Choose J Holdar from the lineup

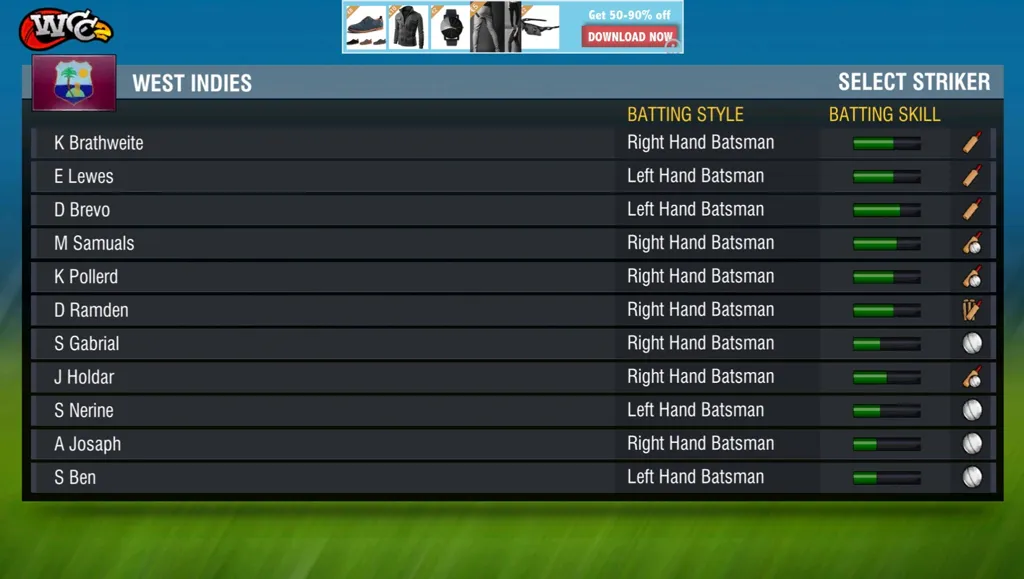point(84,377)
